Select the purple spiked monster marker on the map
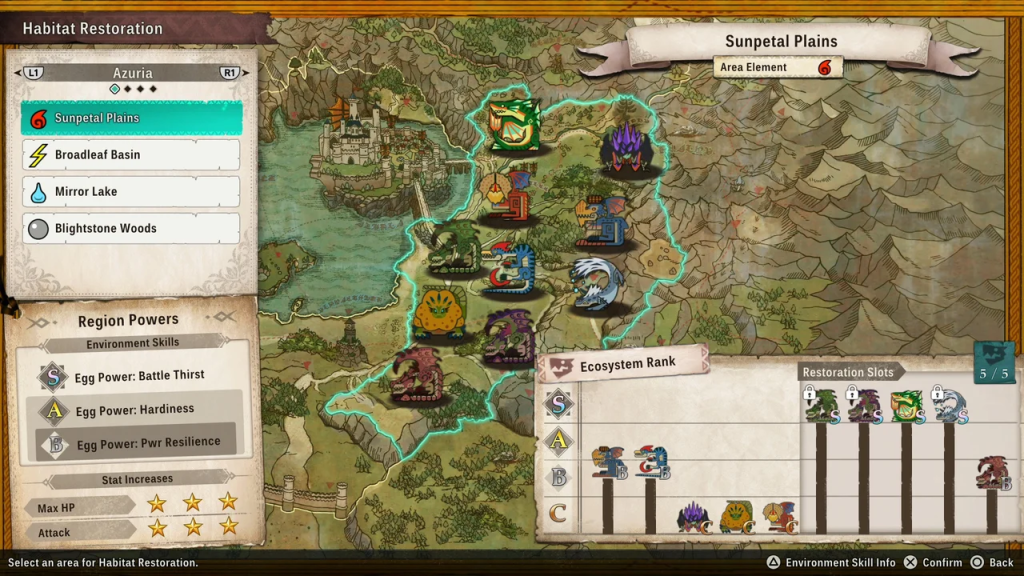This screenshot has width=1024, height=576. pyautogui.click(x=628, y=149)
